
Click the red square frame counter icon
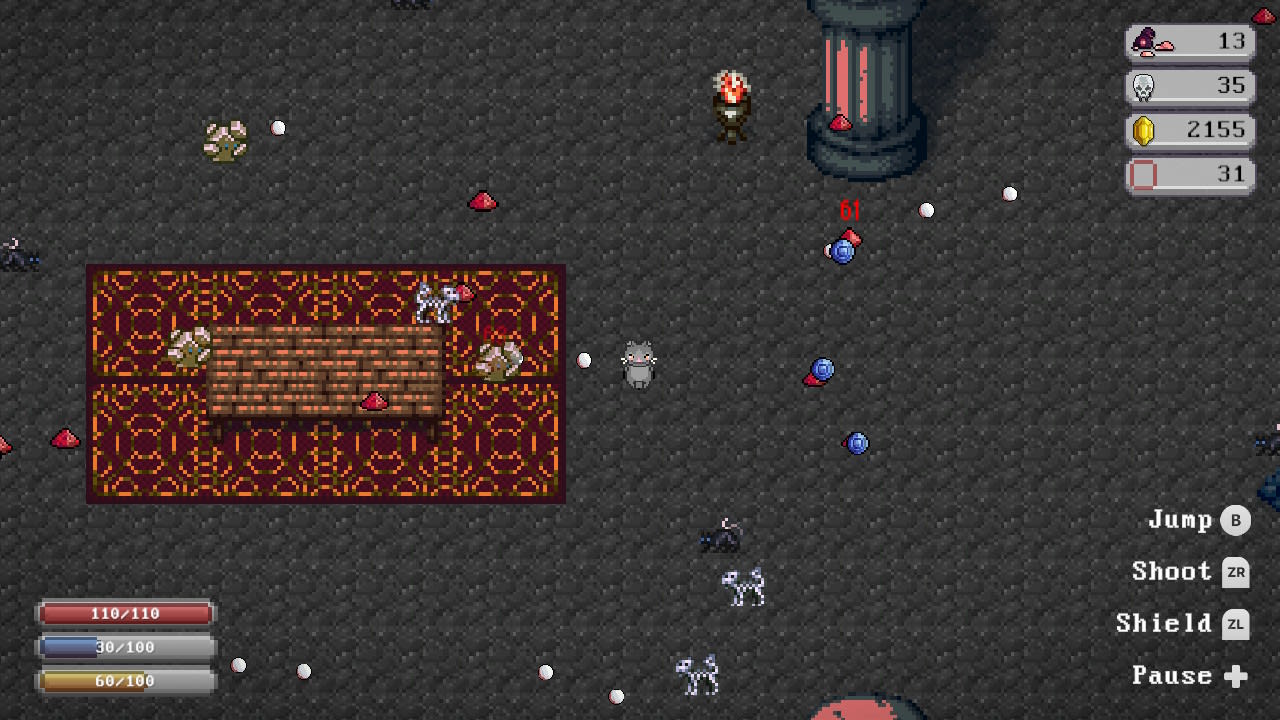[x=1141, y=175]
